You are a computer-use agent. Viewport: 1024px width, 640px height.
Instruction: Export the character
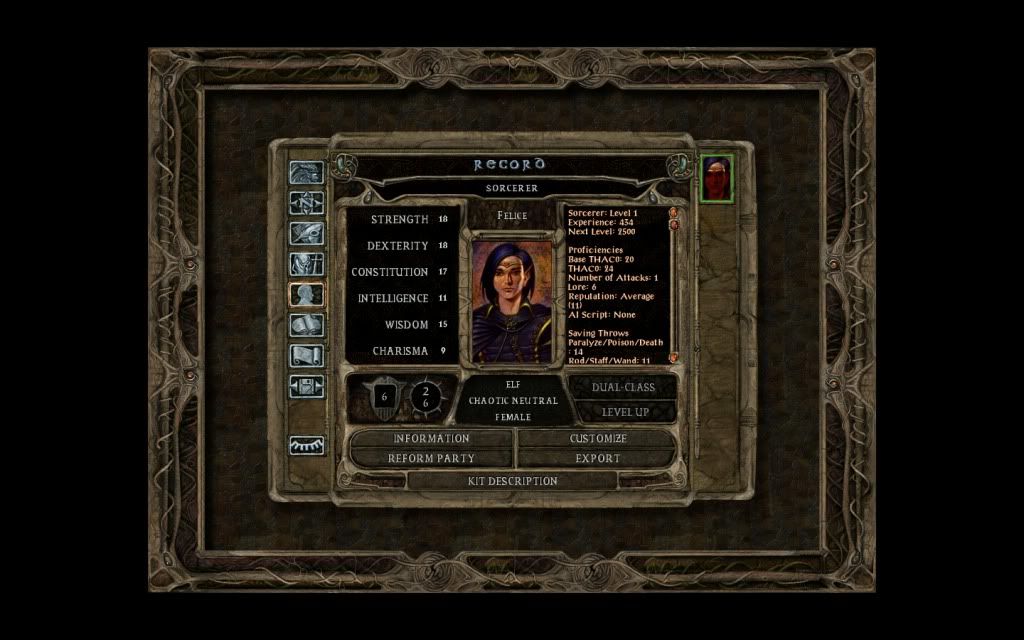[x=598, y=458]
